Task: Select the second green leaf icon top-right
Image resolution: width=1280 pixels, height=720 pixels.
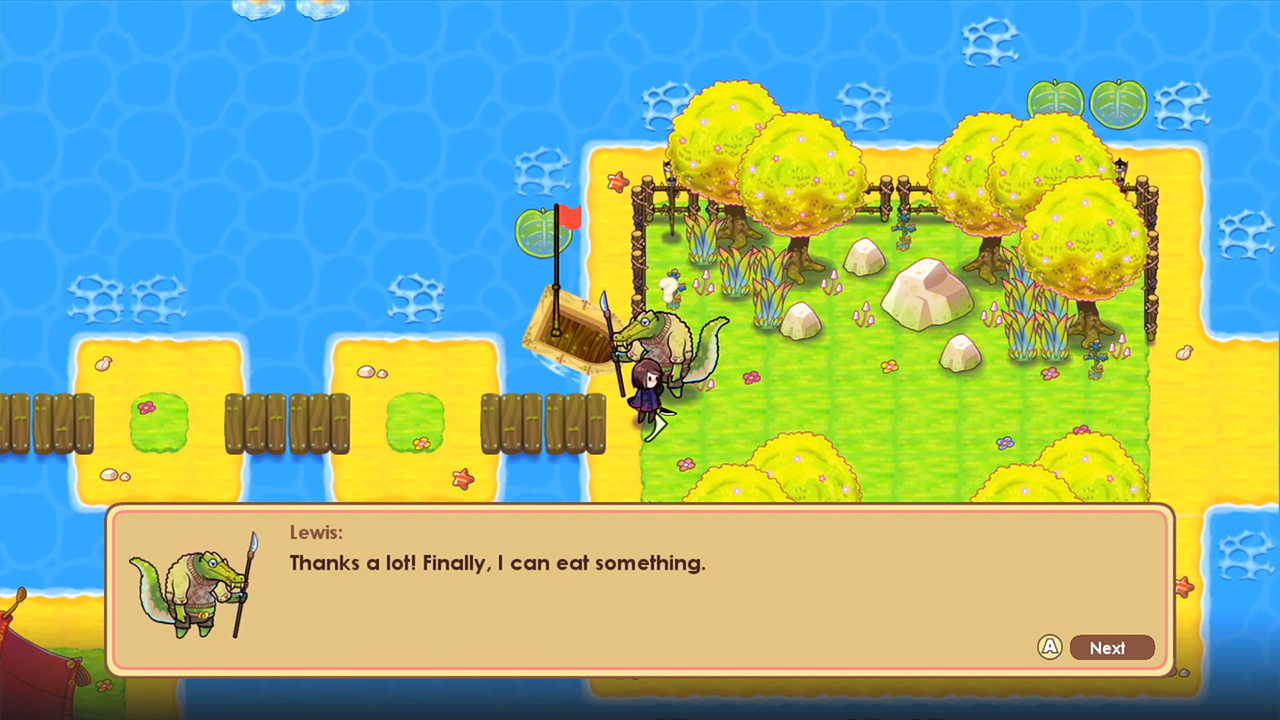Action: coord(1118,103)
